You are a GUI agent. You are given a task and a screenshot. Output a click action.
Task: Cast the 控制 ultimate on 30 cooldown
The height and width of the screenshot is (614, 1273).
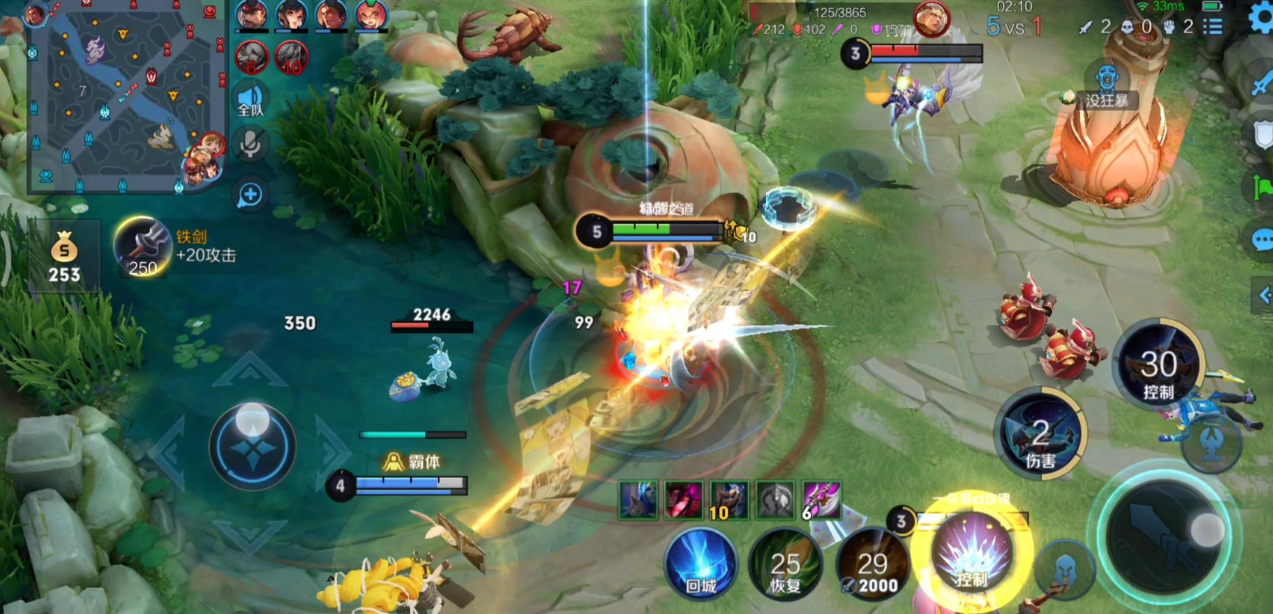(1158, 365)
